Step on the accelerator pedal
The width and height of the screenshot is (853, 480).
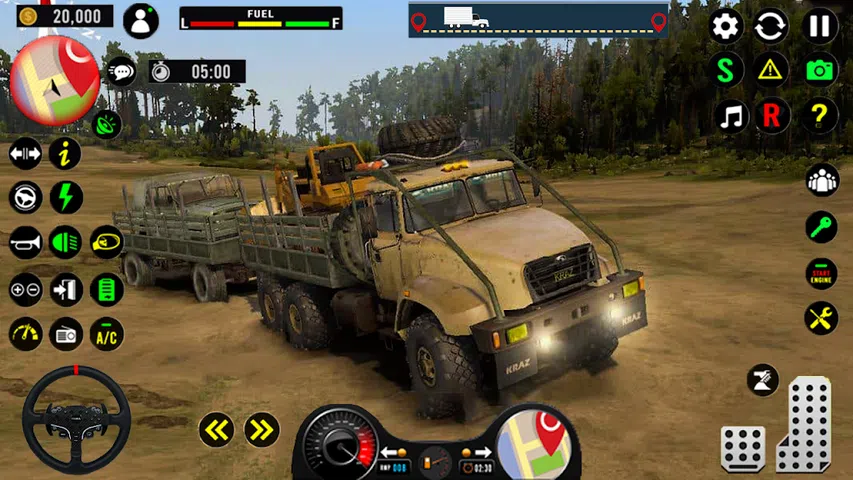pyautogui.click(x=804, y=424)
